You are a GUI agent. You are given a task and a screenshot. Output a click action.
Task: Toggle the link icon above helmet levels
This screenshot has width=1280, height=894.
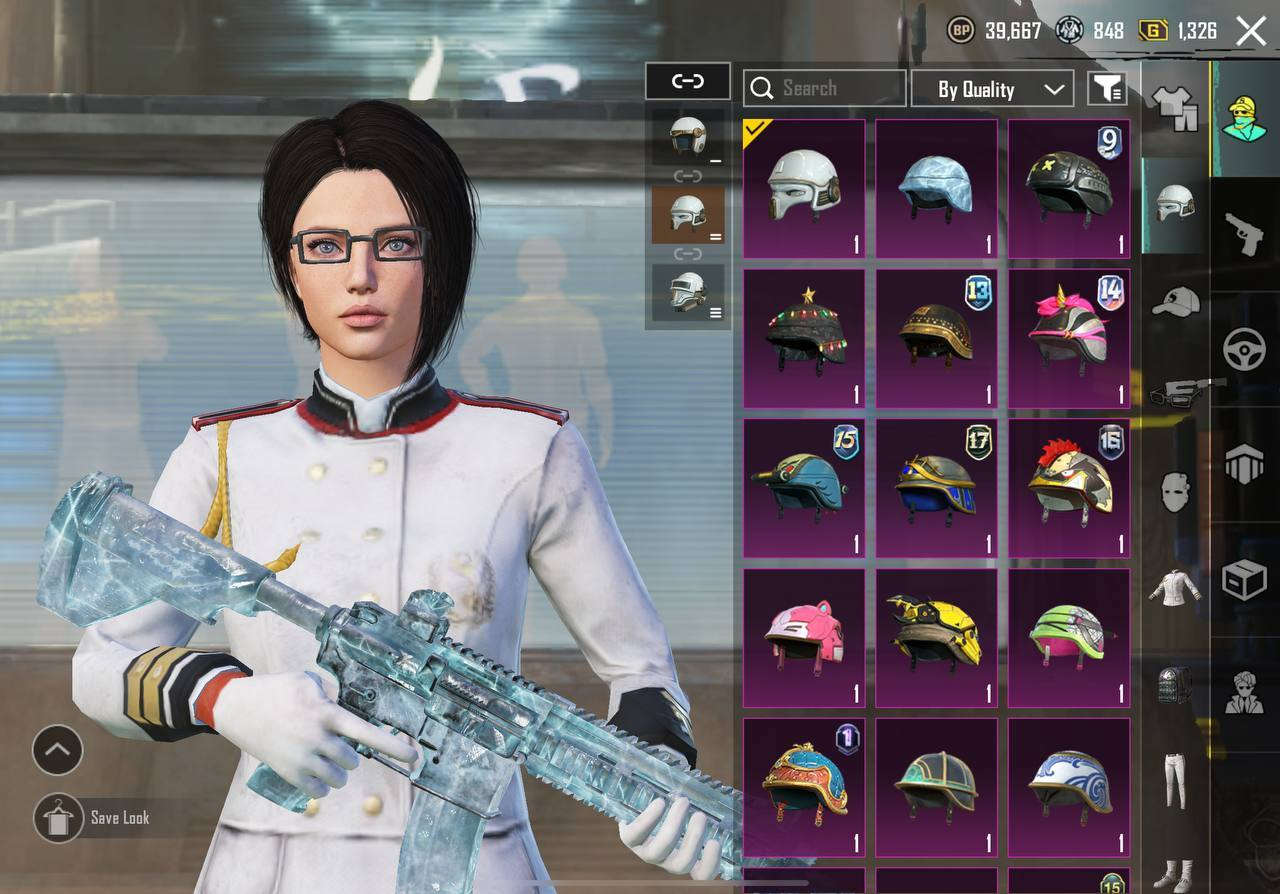click(688, 82)
